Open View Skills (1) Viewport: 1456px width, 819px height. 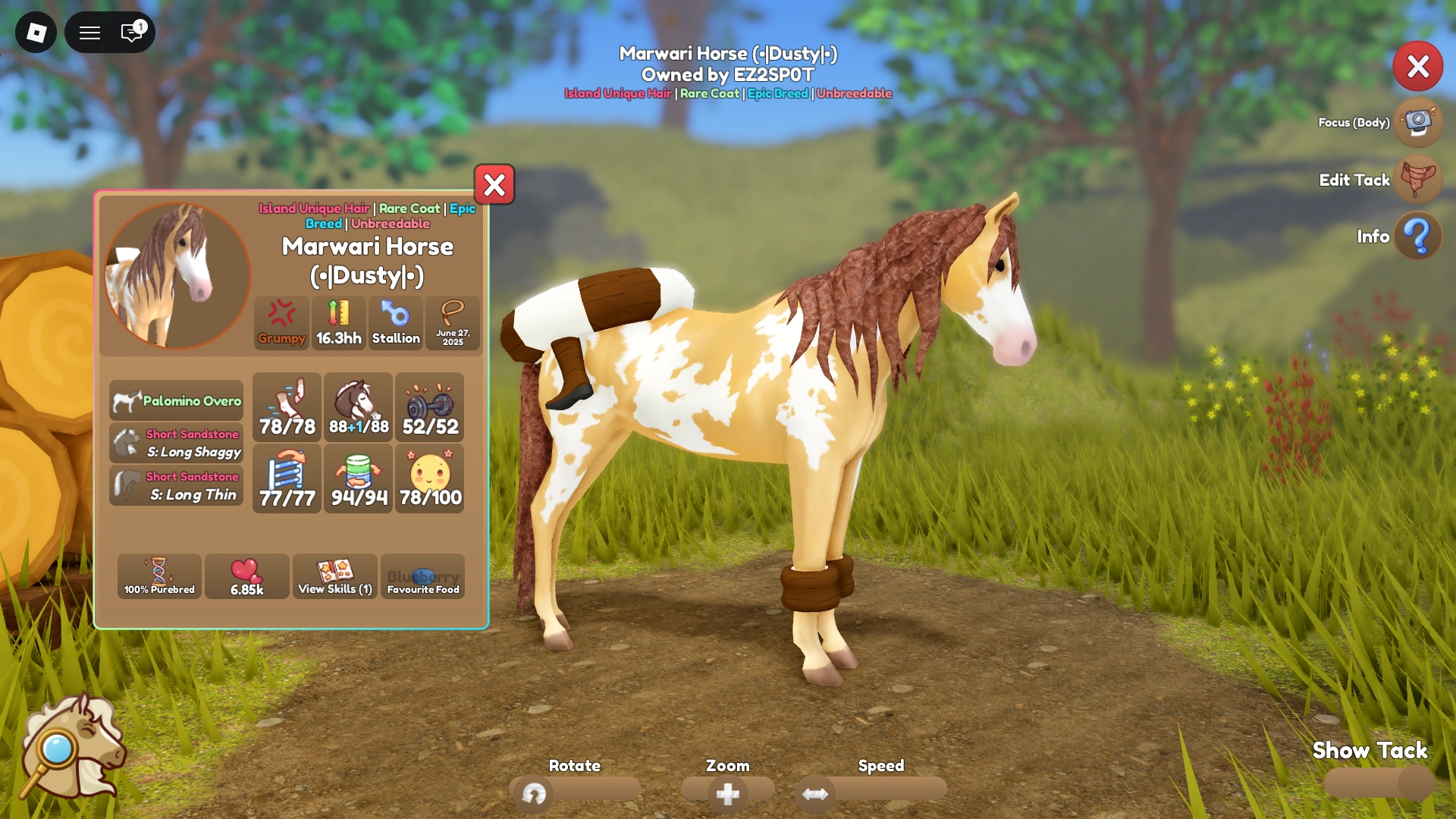coord(334,576)
